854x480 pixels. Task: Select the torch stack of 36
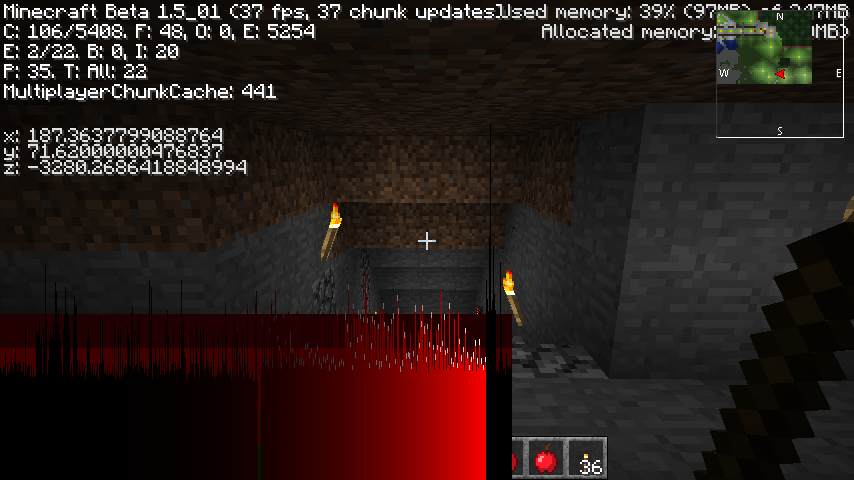tap(589, 459)
